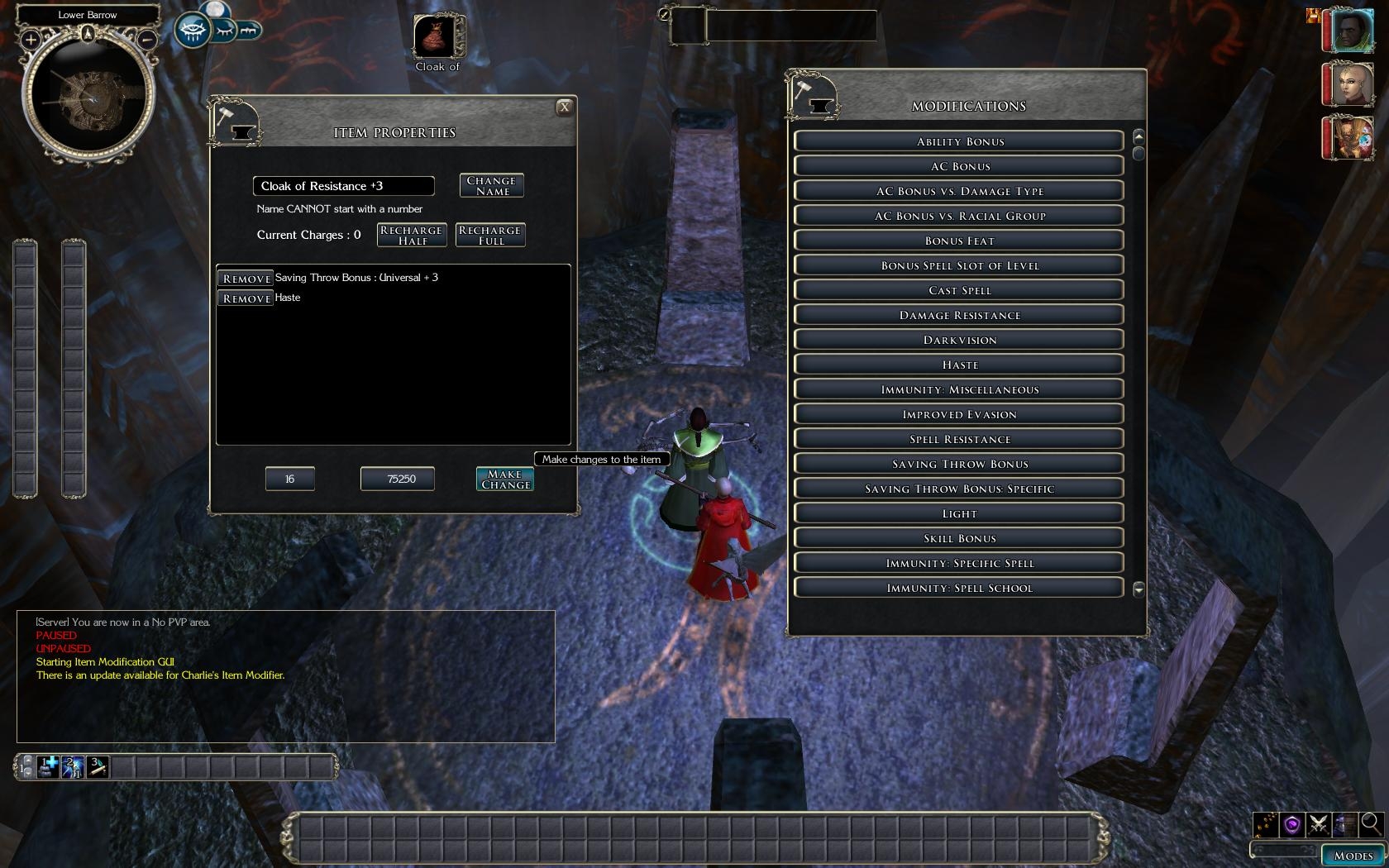
Task: Close the Item Properties window
Action: [x=564, y=107]
